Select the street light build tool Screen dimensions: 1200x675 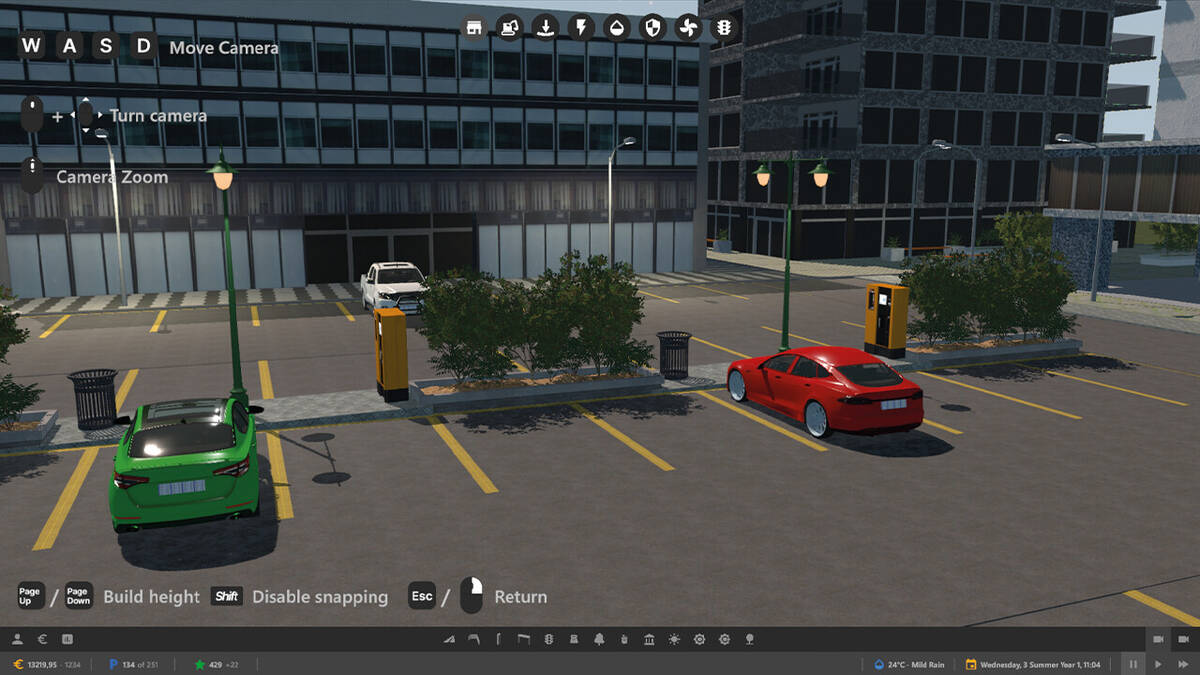[473, 639]
